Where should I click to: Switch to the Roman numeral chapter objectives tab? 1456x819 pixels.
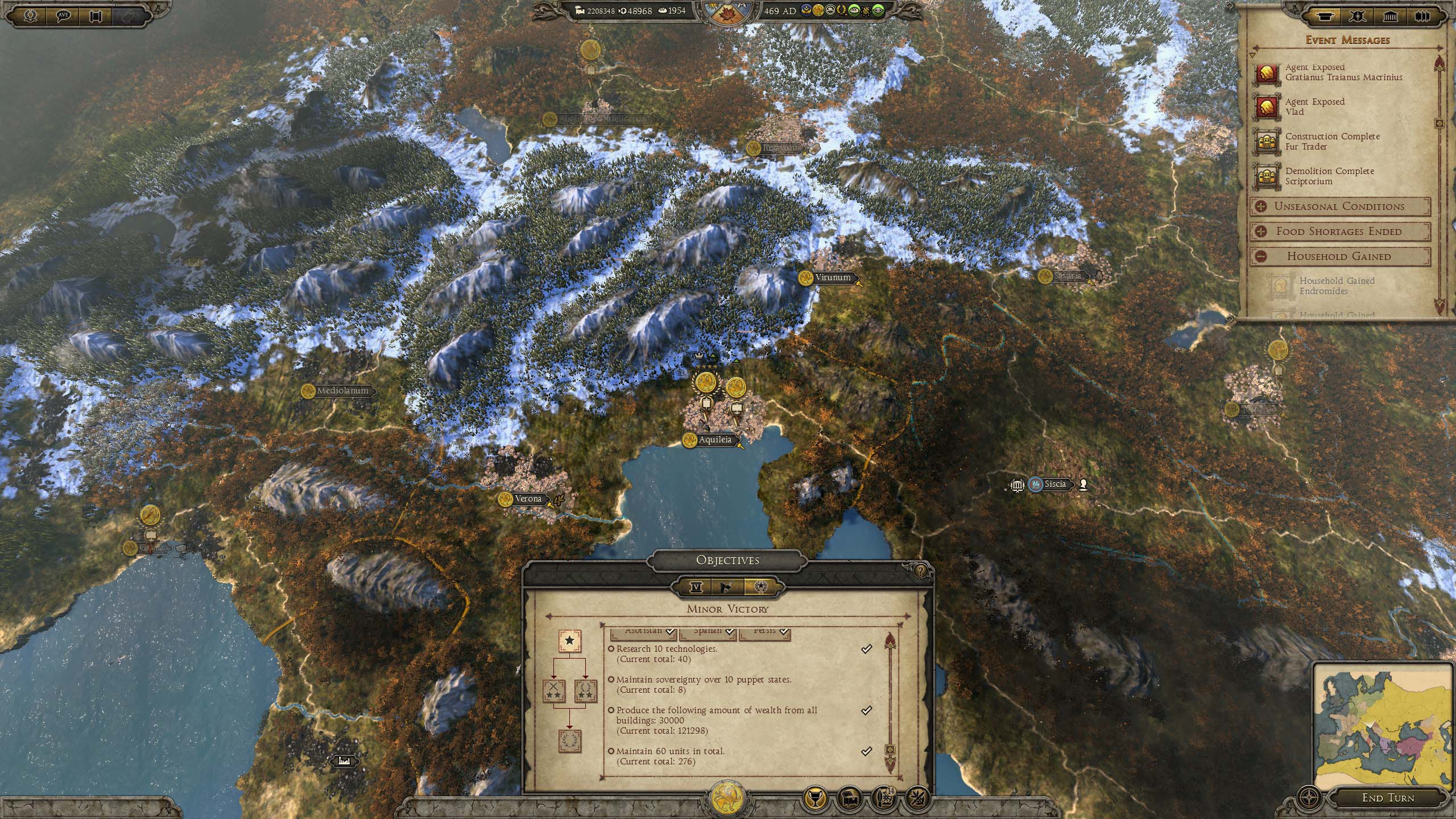pos(696,587)
